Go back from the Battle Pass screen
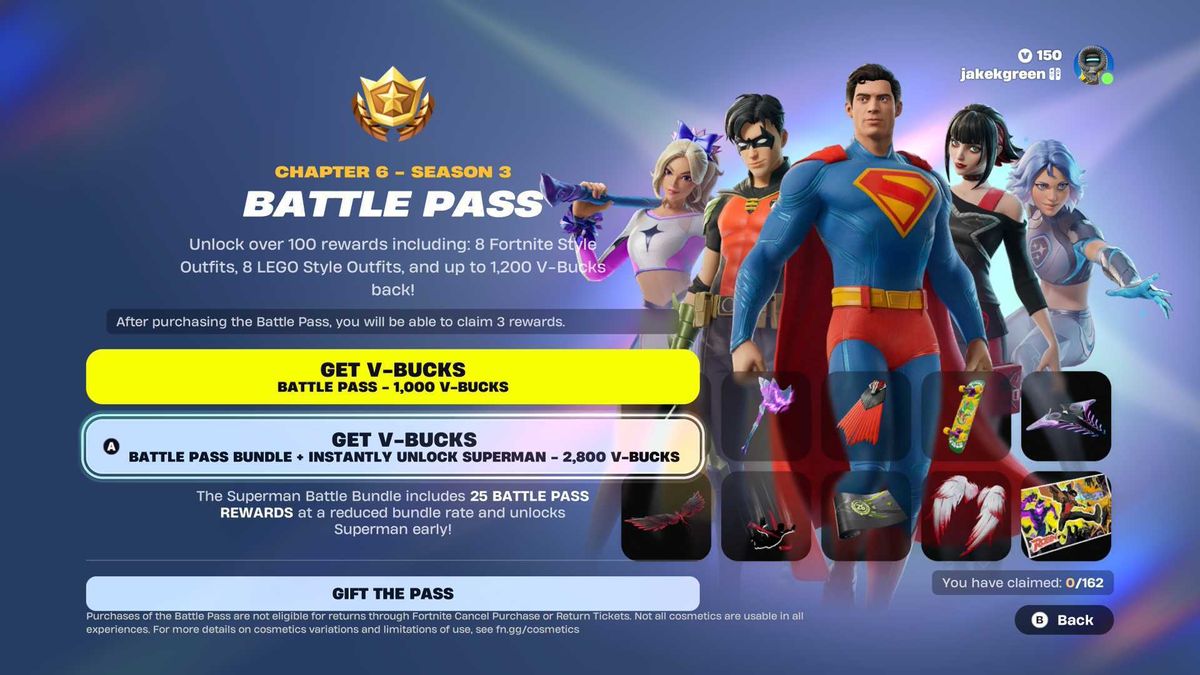 (1064, 620)
